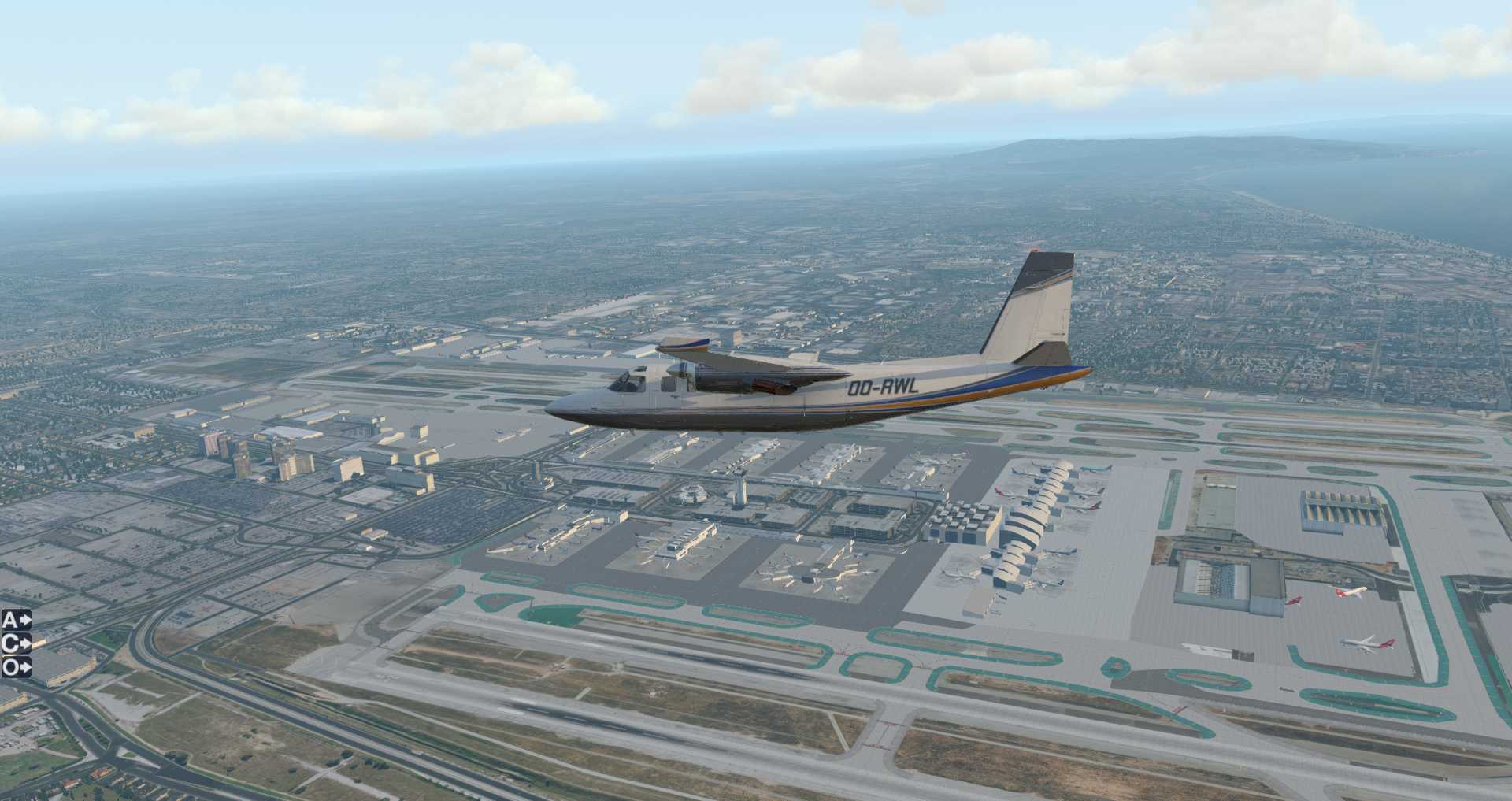This screenshot has height=801, width=1512.
Task: Open the A arrow side panel tab
Action: tap(16, 620)
